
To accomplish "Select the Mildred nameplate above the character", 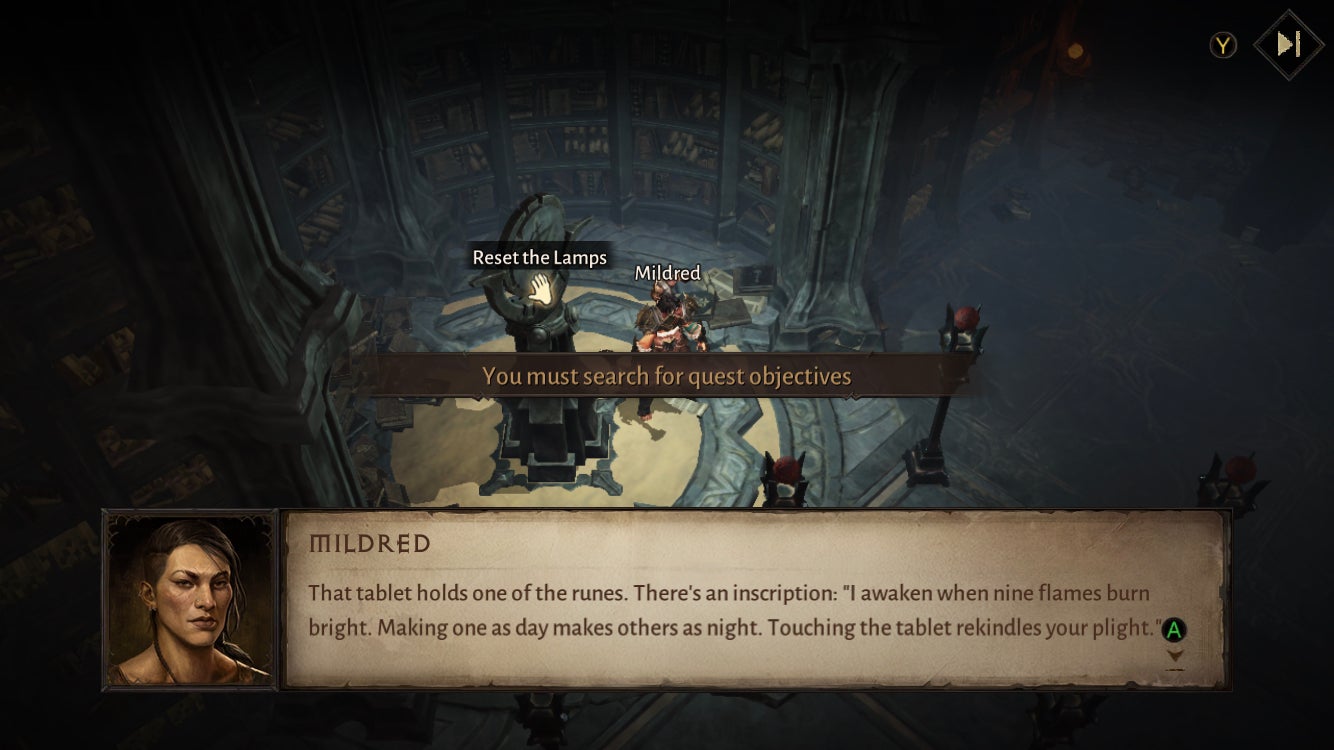I will (x=667, y=273).
